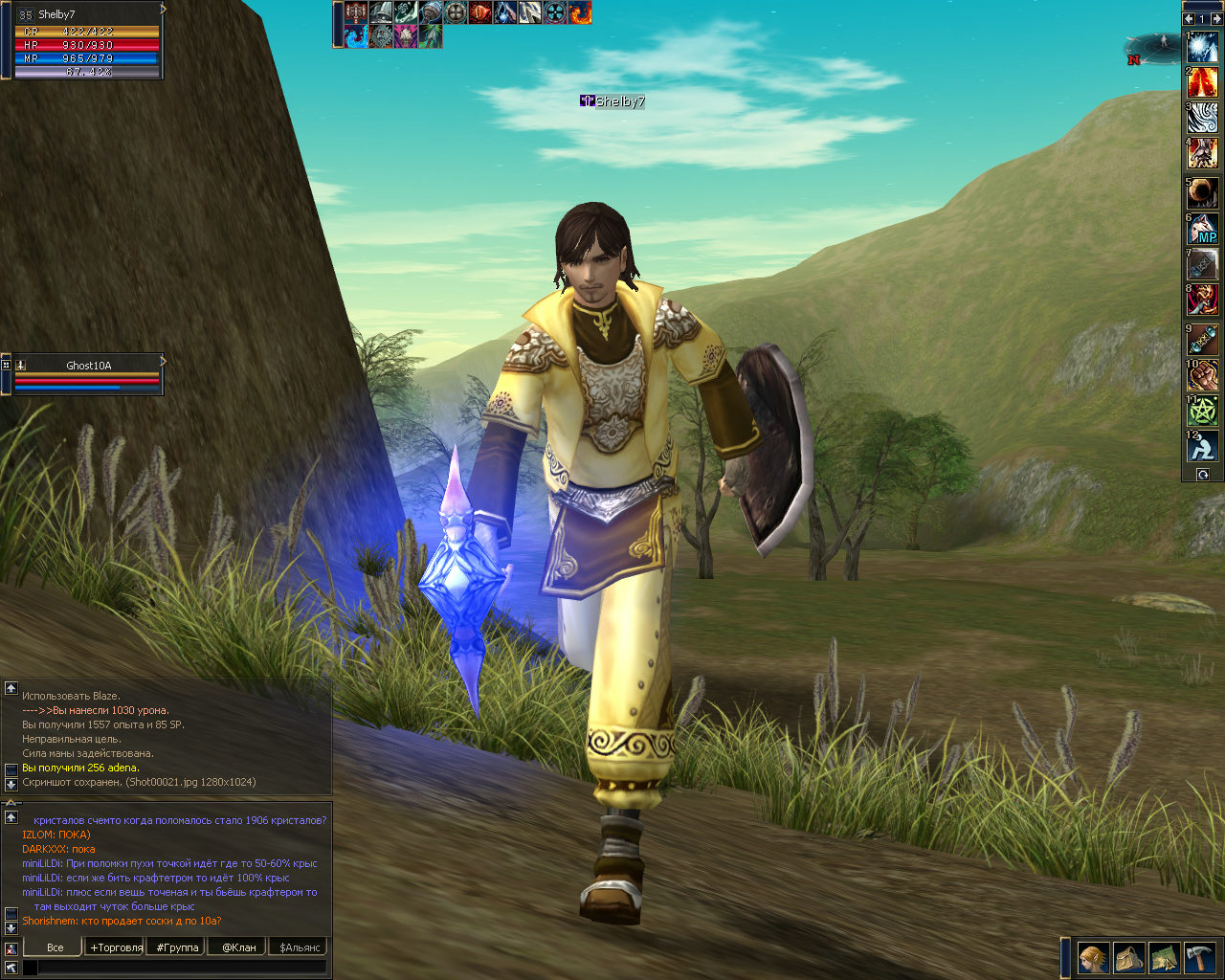Cast the green pentagram skill in slot 11
This screenshot has height=980, width=1225.
click(x=1203, y=411)
